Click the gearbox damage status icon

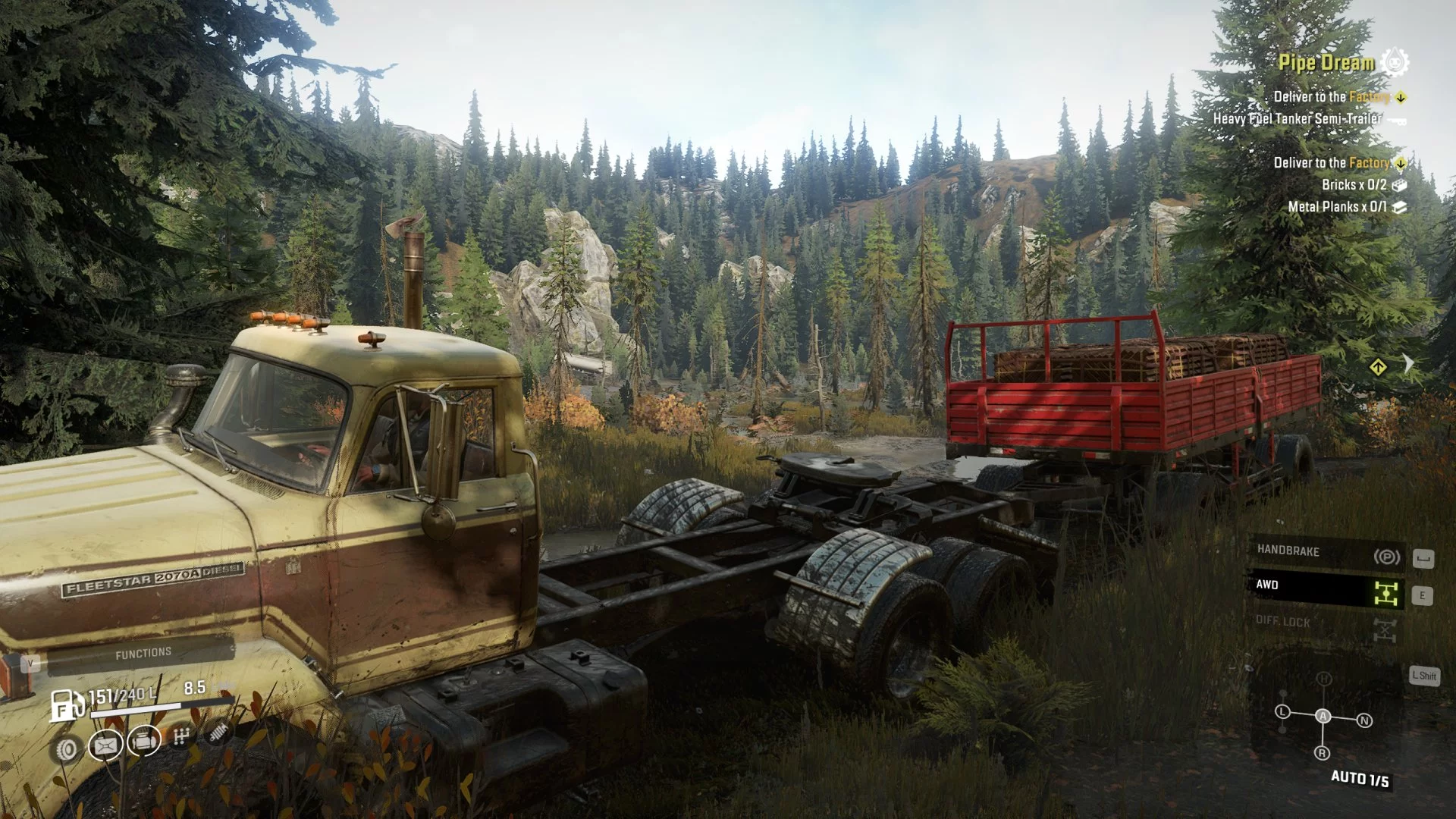pyautogui.click(x=180, y=736)
